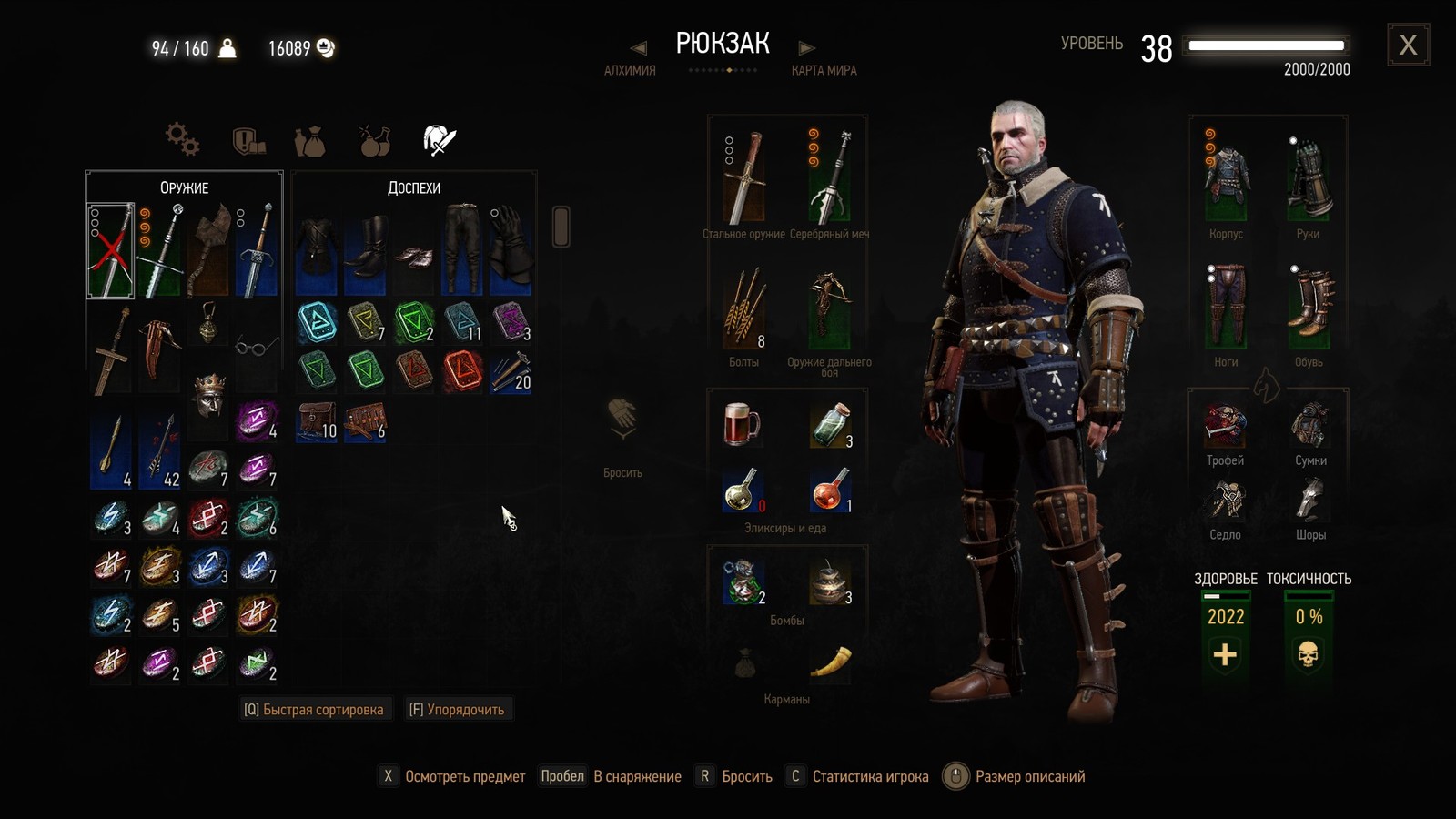
Task: Select the potions and food inventory tab
Action: (374, 140)
